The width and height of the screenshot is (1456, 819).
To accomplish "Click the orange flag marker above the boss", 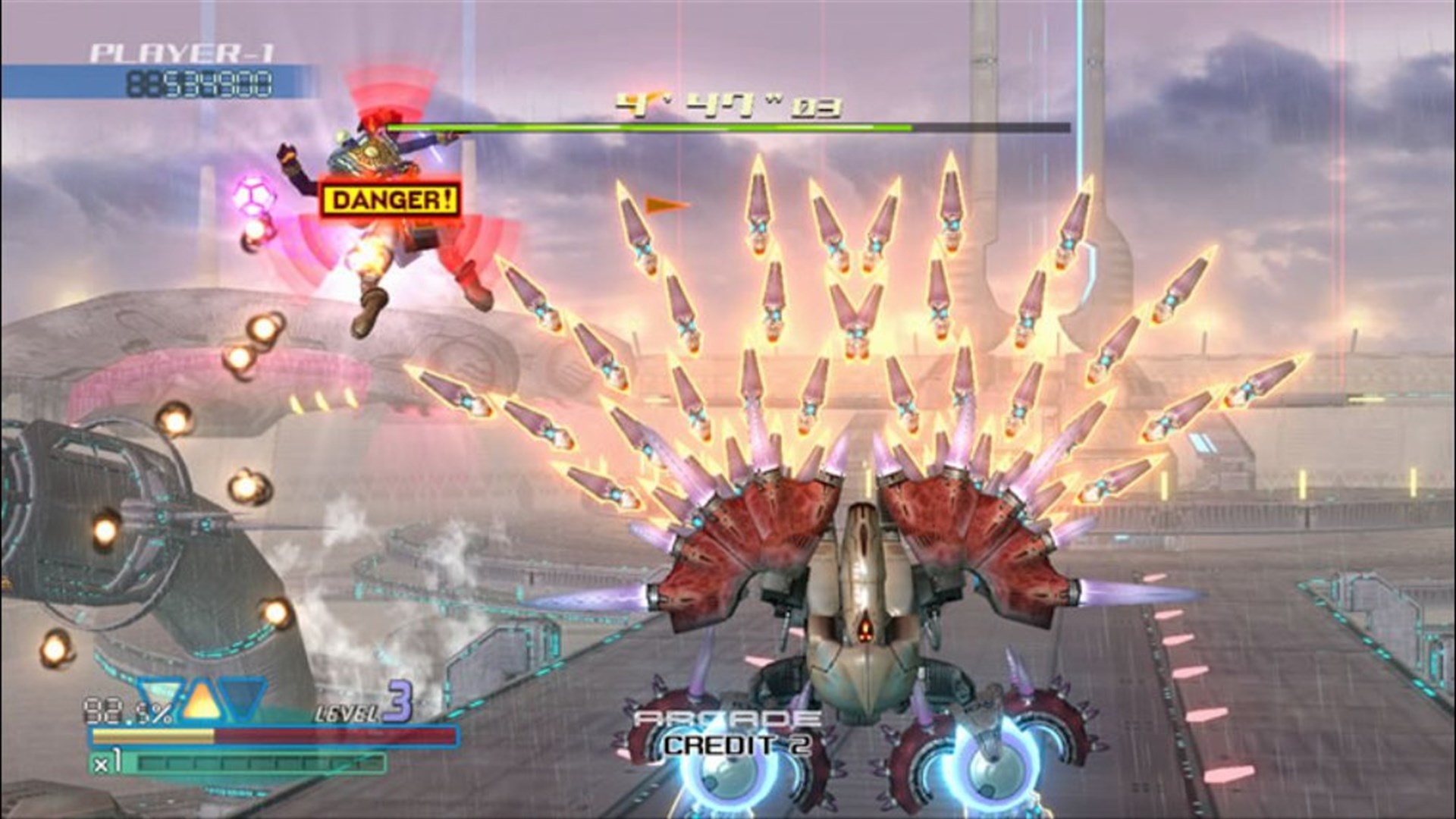I will [x=660, y=204].
